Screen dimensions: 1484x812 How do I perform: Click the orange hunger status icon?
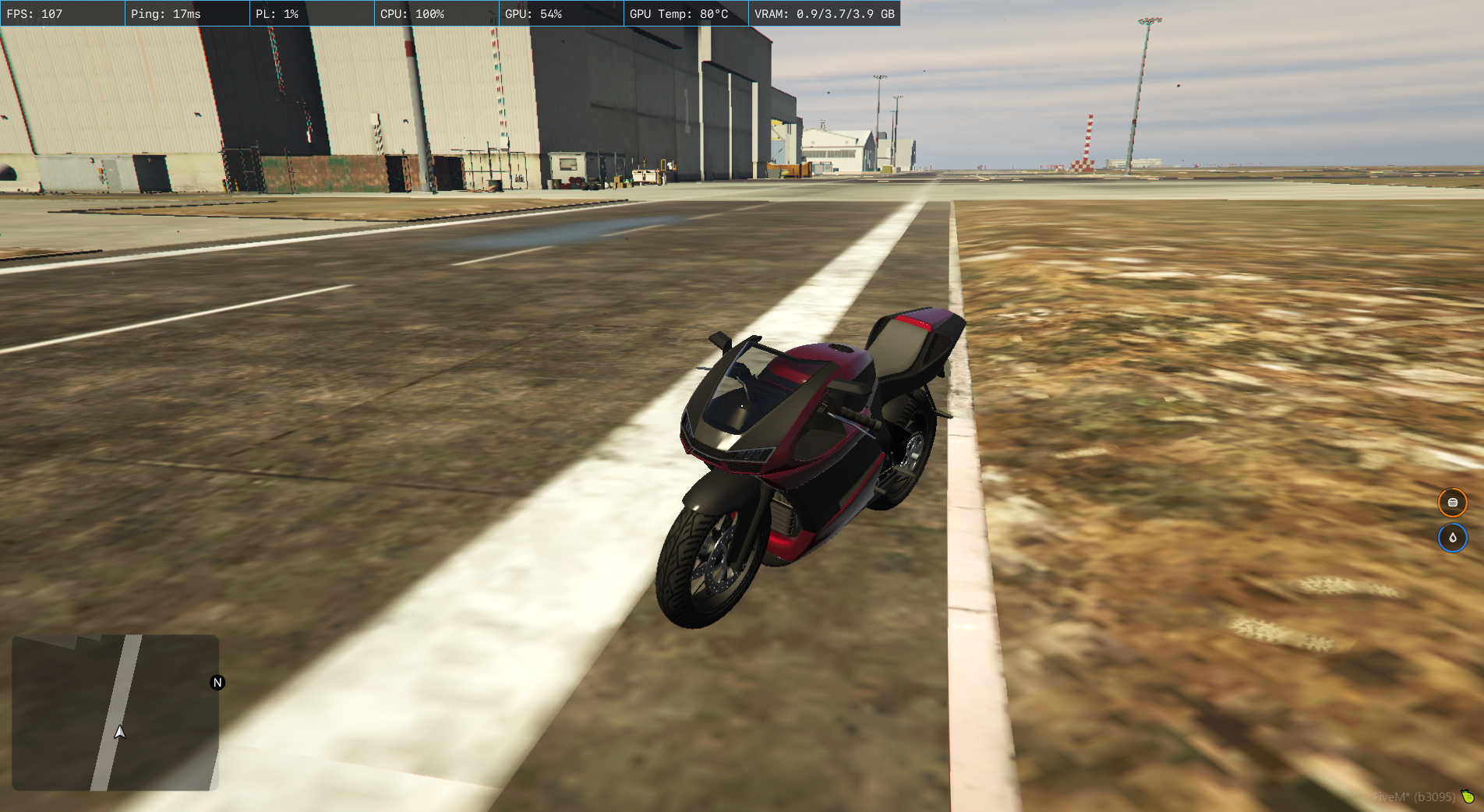pyautogui.click(x=1452, y=503)
